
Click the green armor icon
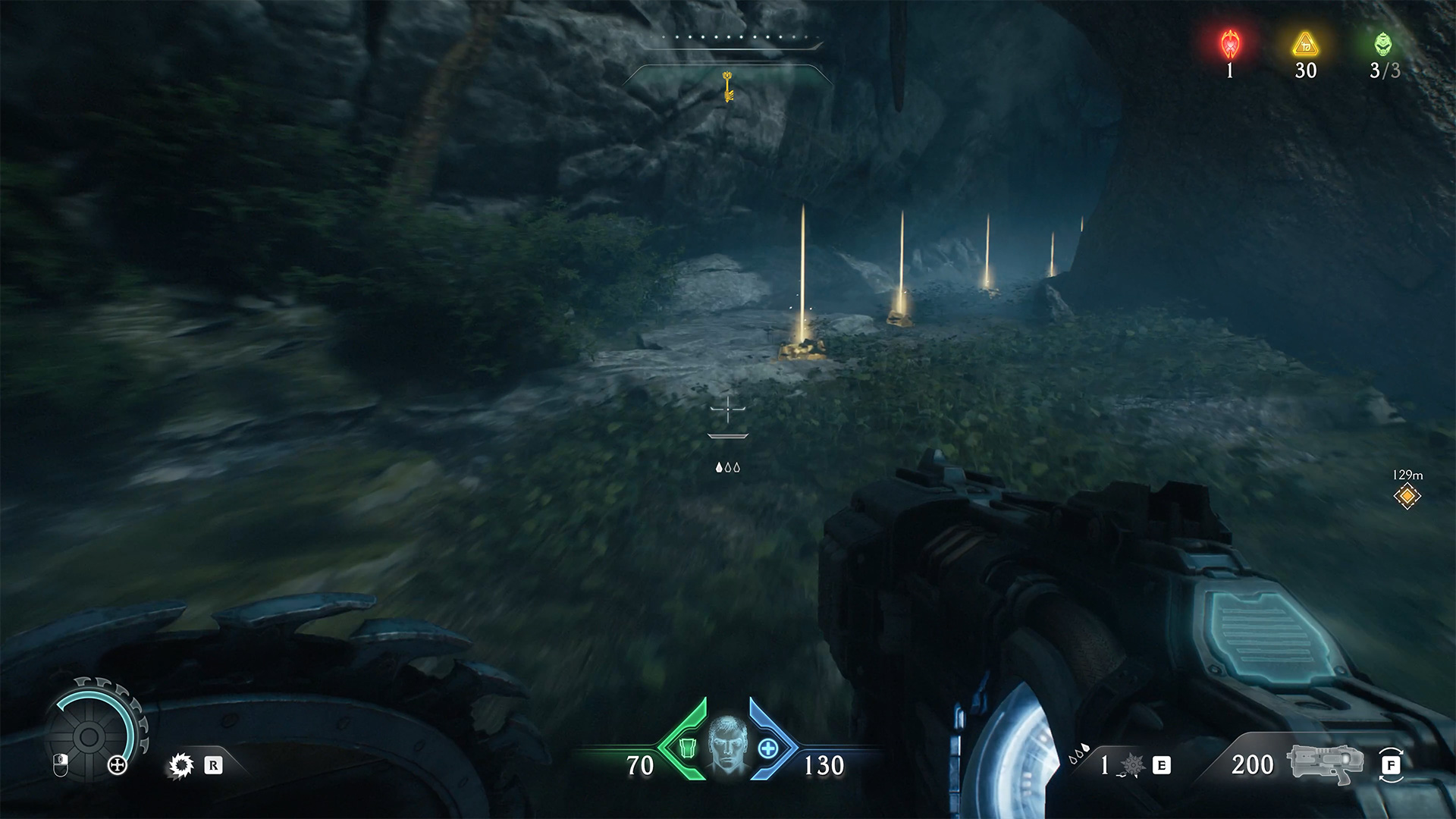tap(687, 748)
